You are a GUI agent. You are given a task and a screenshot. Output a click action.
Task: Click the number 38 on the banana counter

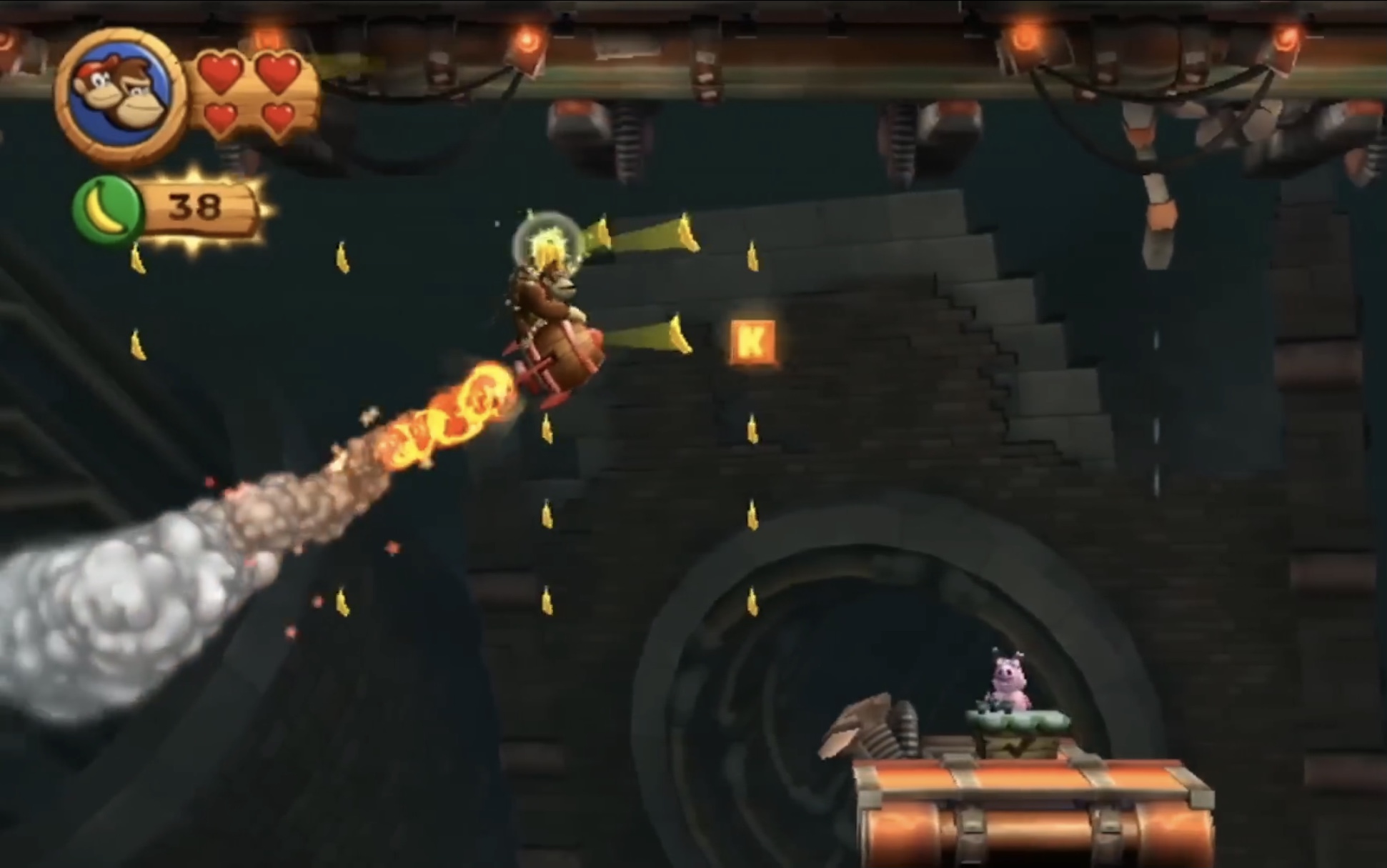(x=194, y=206)
